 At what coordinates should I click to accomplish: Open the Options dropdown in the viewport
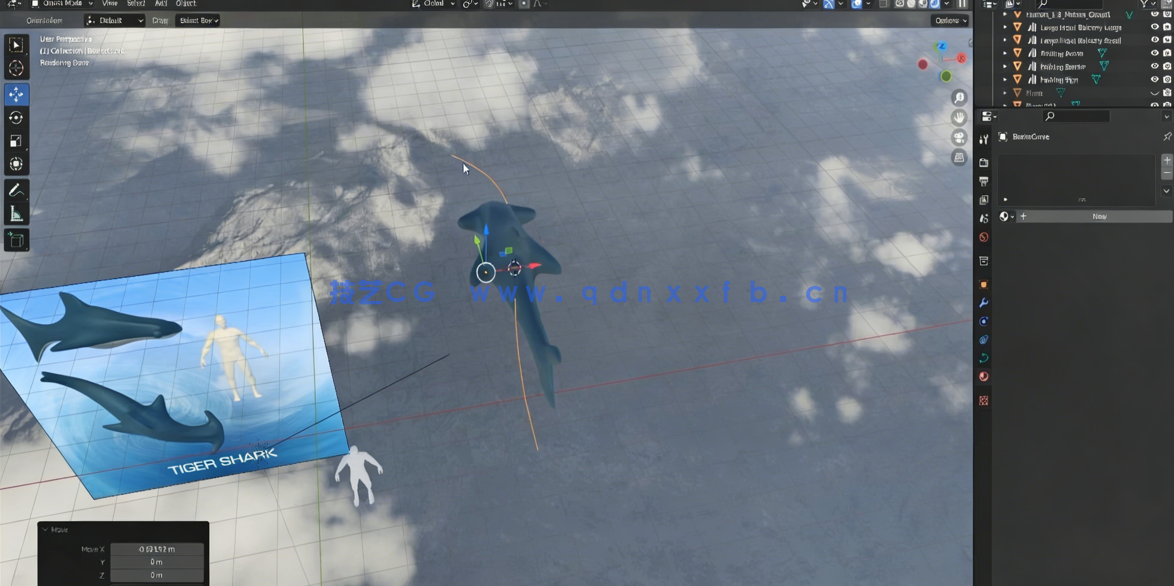949,20
